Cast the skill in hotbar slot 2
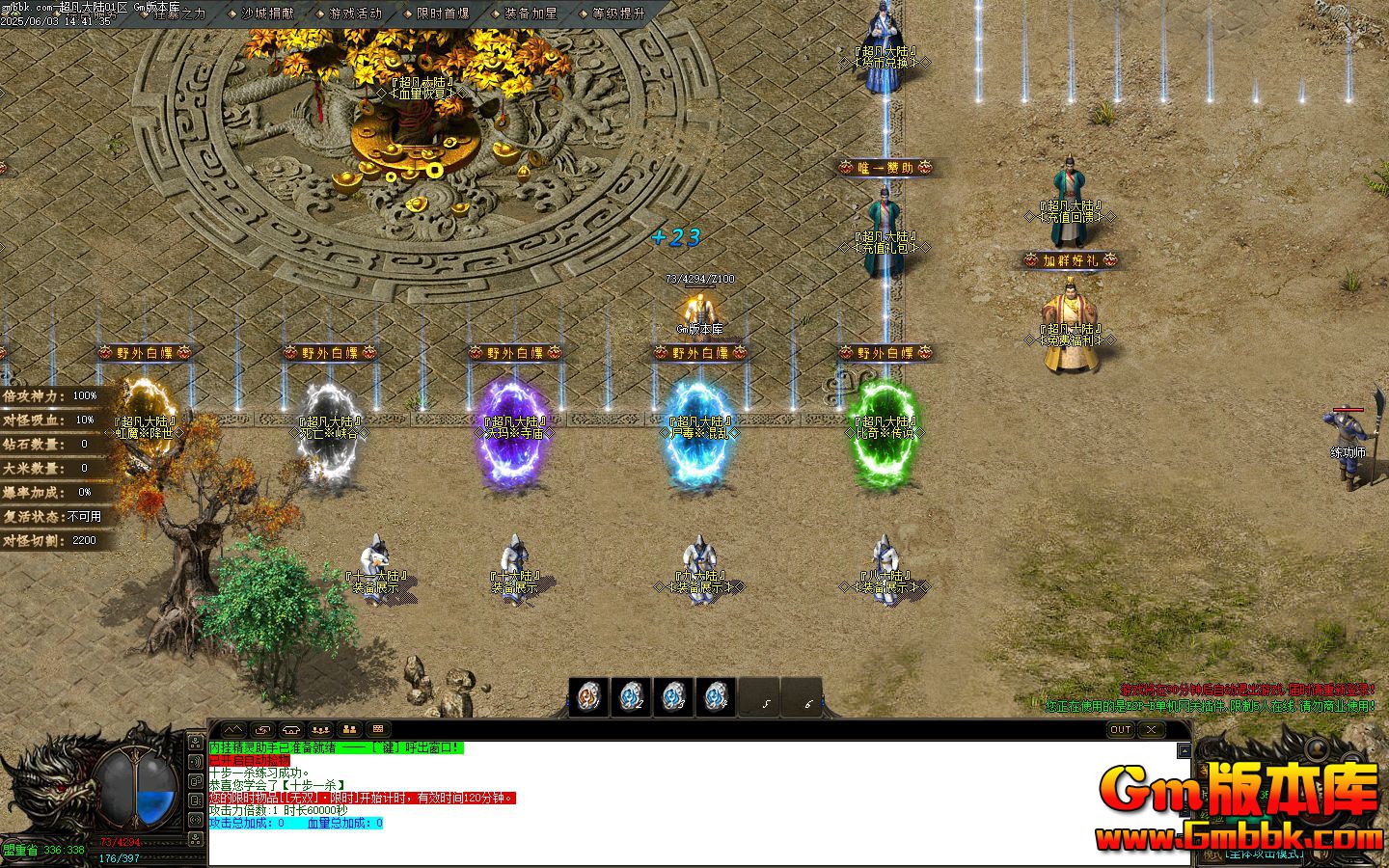Image resolution: width=1389 pixels, height=868 pixels. coord(633,698)
